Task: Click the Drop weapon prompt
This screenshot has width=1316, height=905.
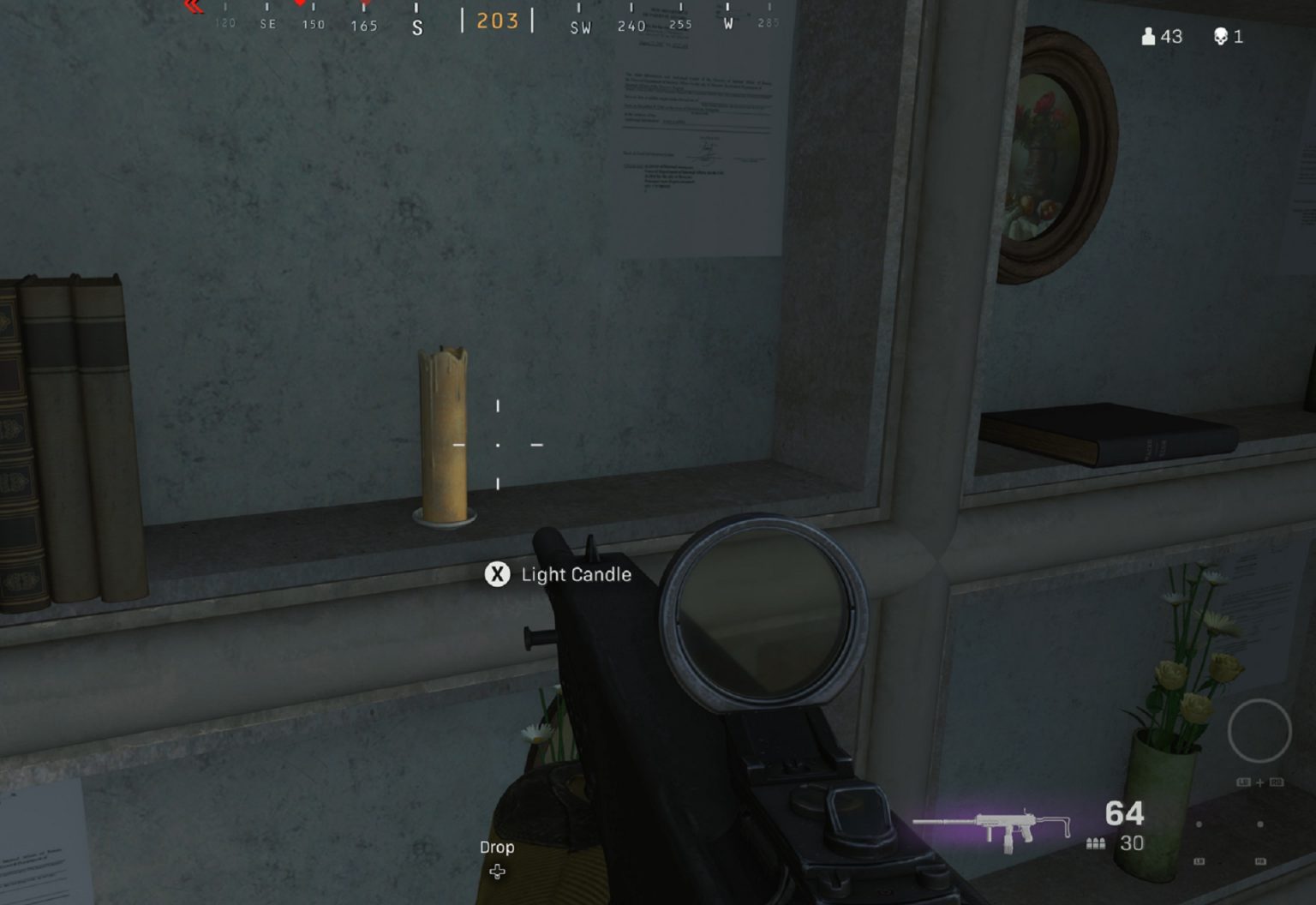Action: [x=496, y=847]
